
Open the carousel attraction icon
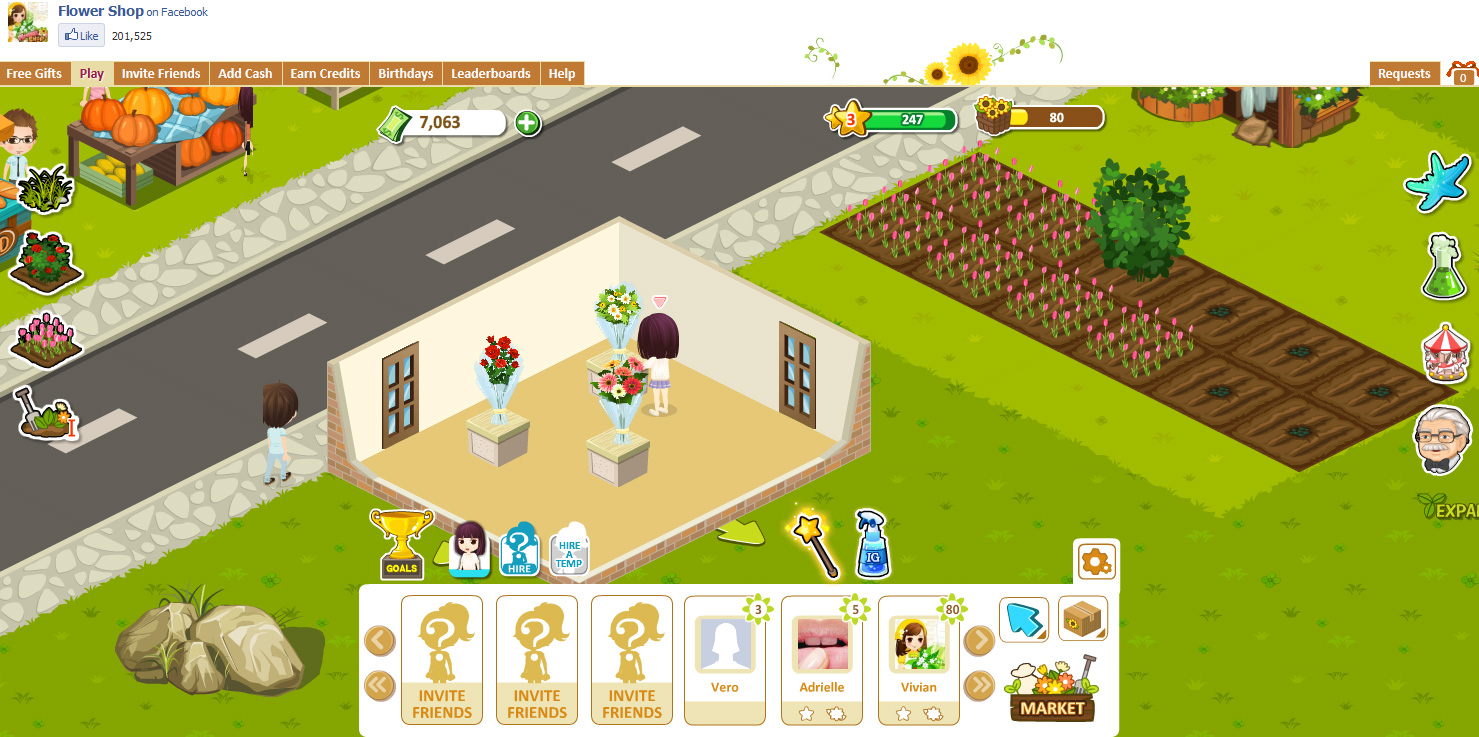1444,350
